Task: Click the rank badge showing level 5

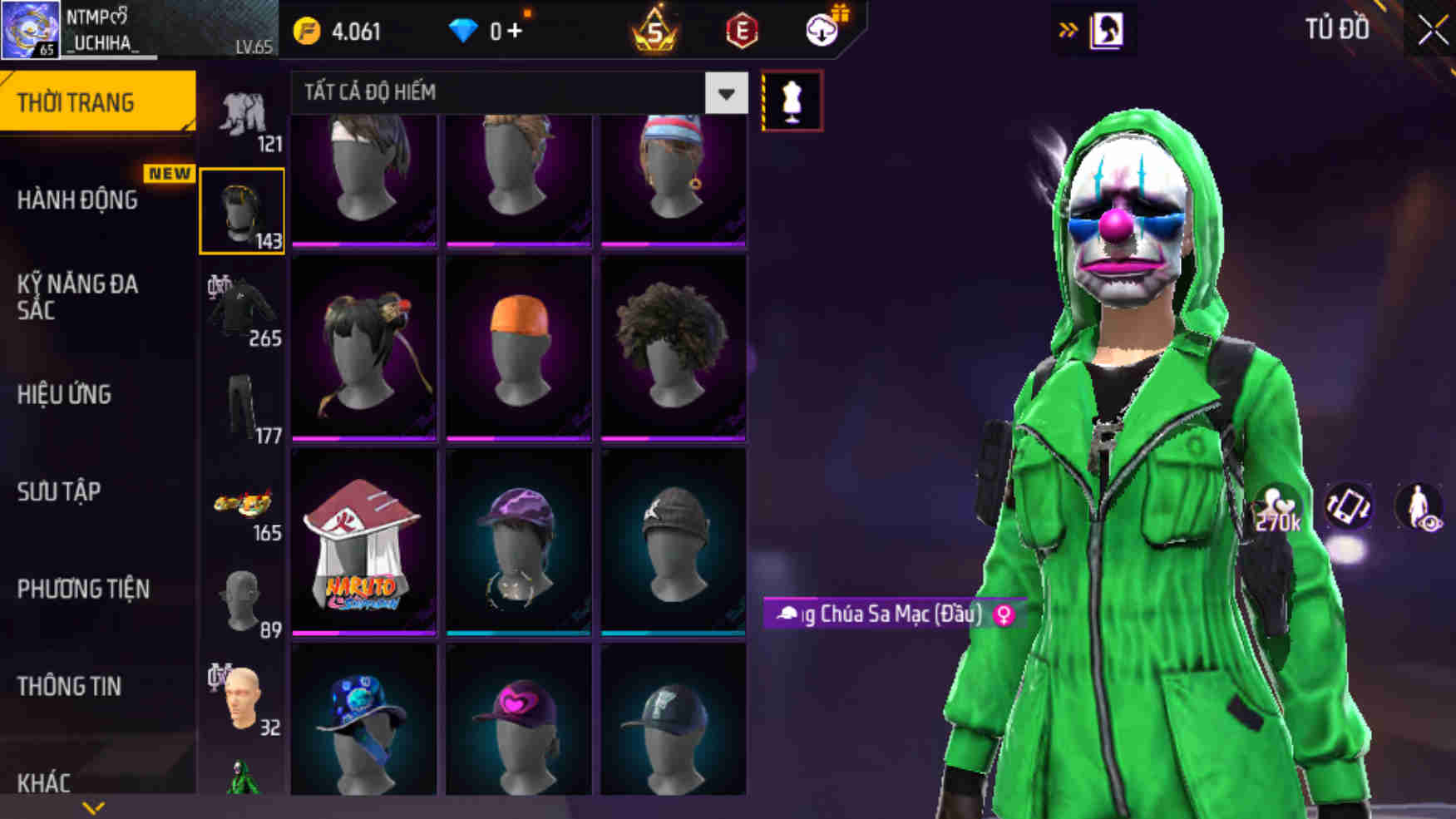Action: pyautogui.click(x=656, y=30)
